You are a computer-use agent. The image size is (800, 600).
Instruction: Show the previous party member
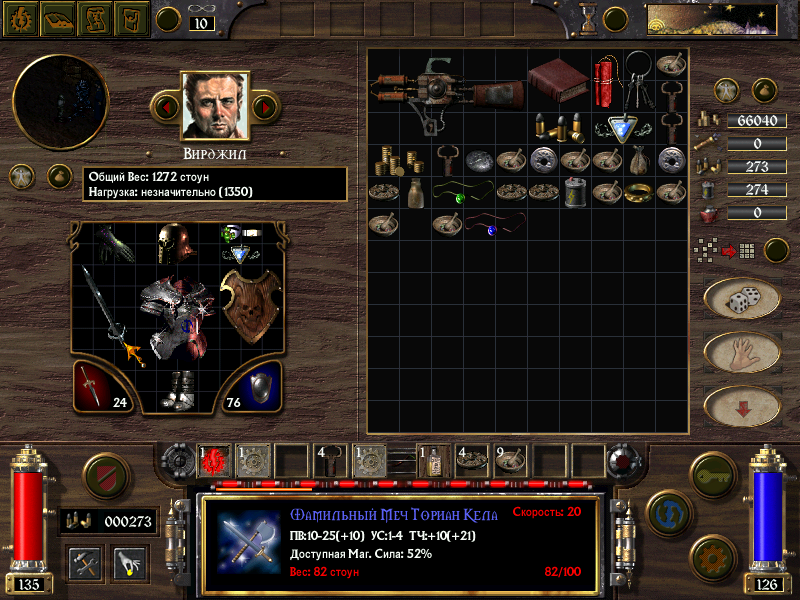(x=166, y=105)
